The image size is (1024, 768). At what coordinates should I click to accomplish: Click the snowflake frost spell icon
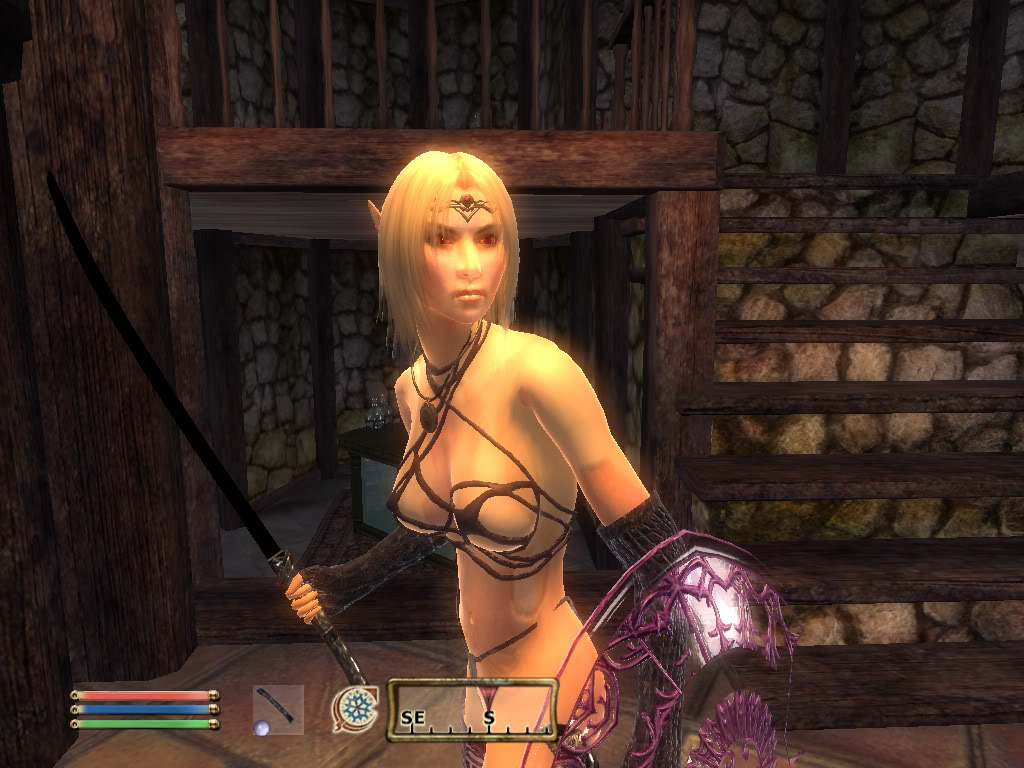tap(355, 706)
